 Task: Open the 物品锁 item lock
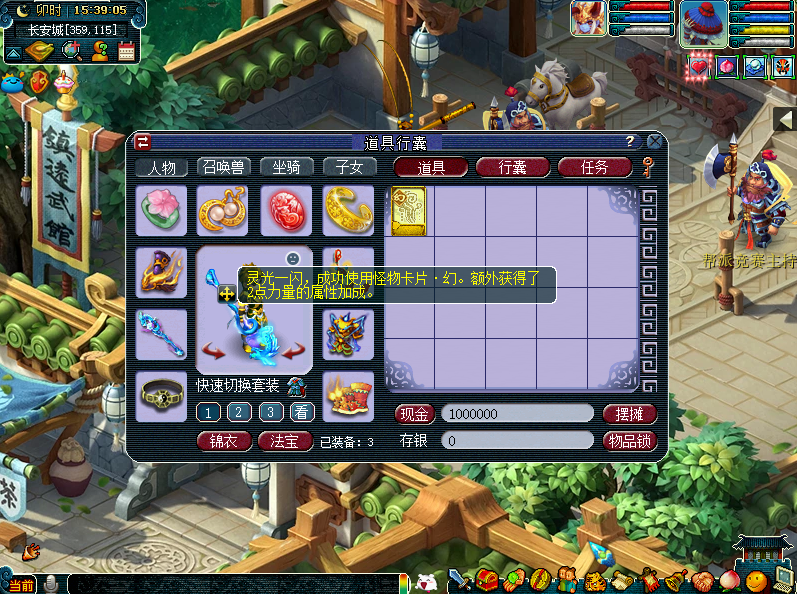(x=629, y=440)
